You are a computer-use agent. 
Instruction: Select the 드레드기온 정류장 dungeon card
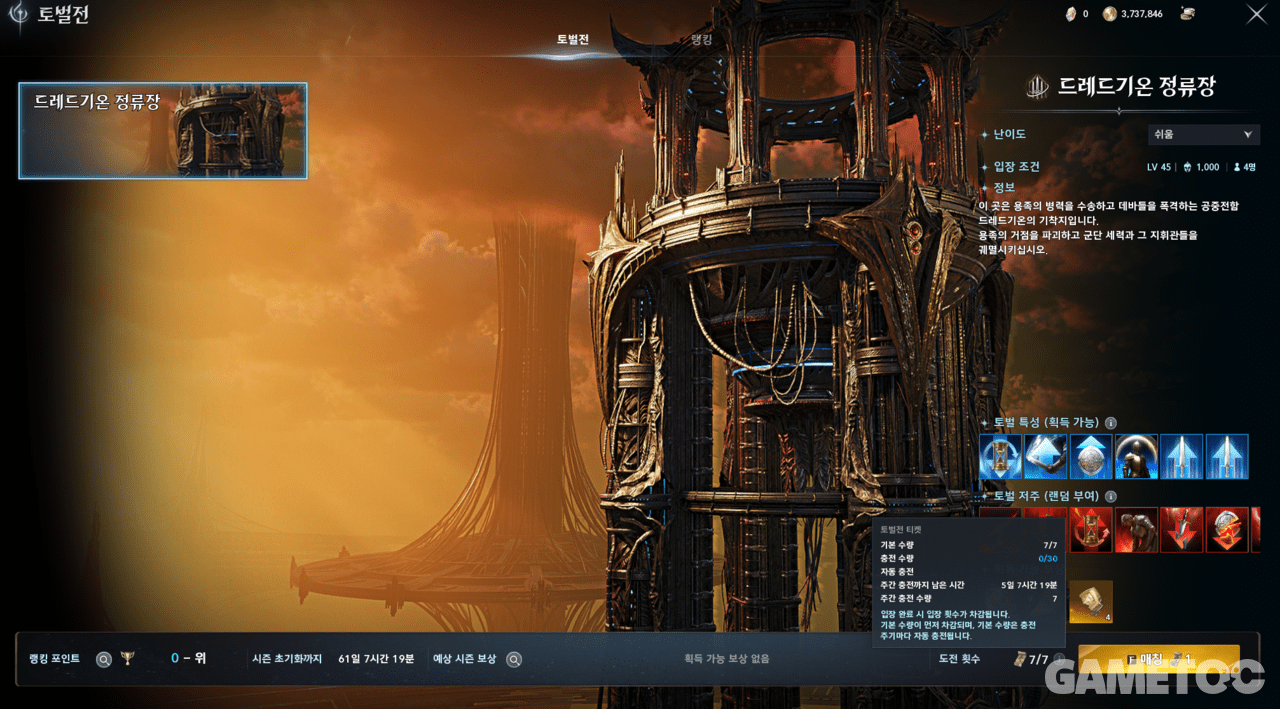(163, 130)
